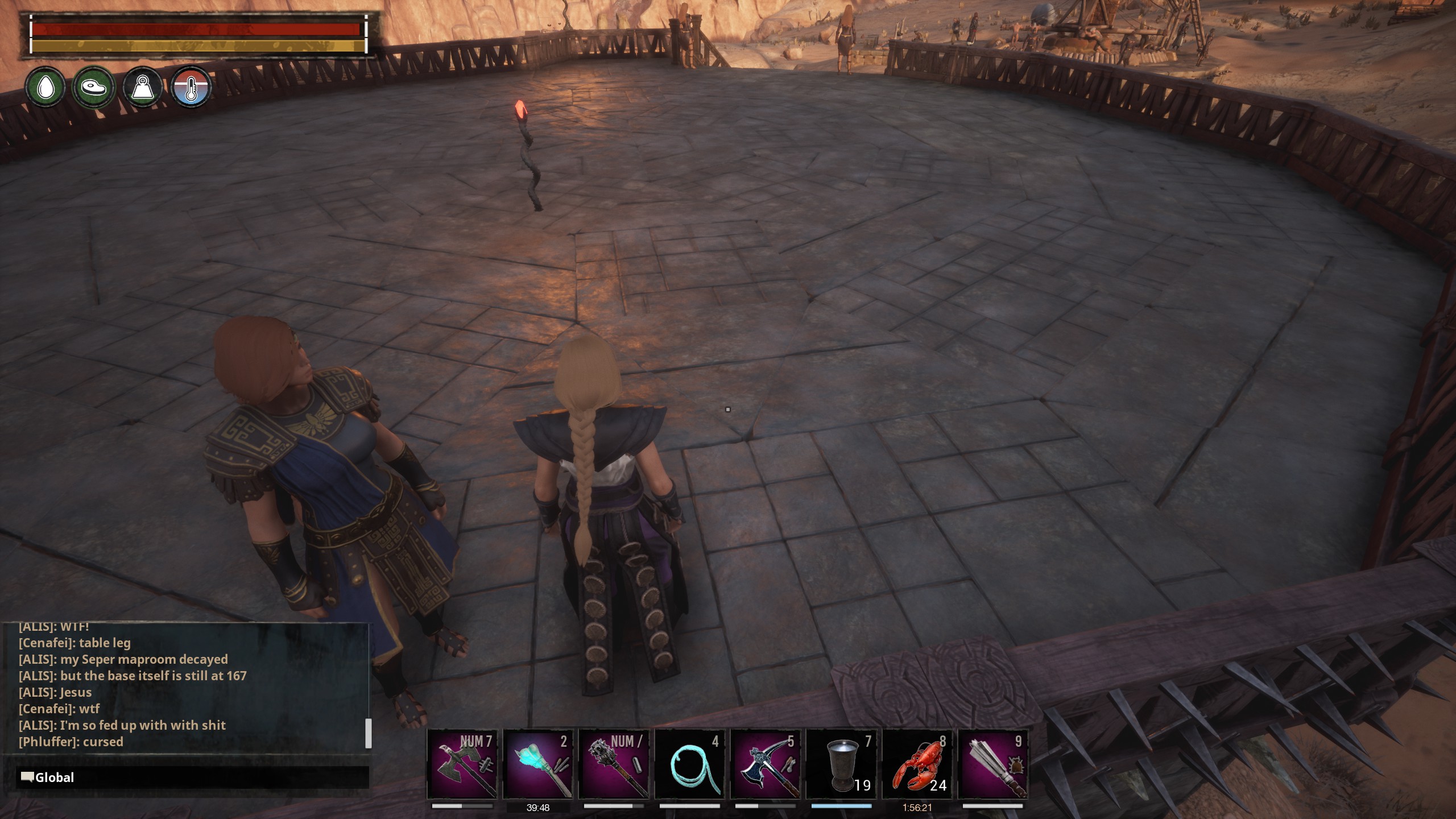Viewport: 1456px width, 819px height.
Task: Equip the blue pickaxe in slot 5
Action: (766, 764)
